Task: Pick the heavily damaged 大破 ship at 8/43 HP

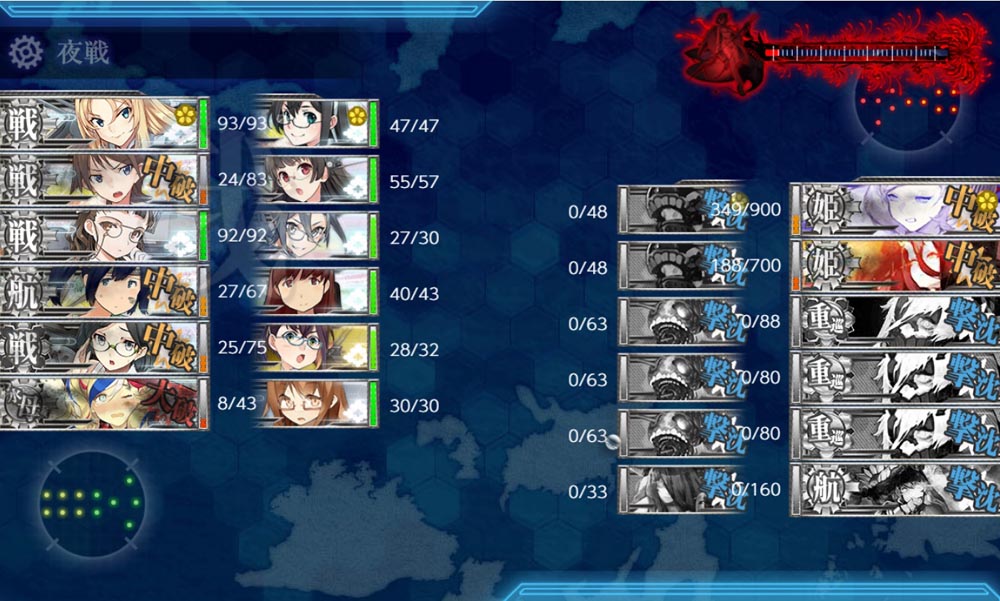Action: 104,405
